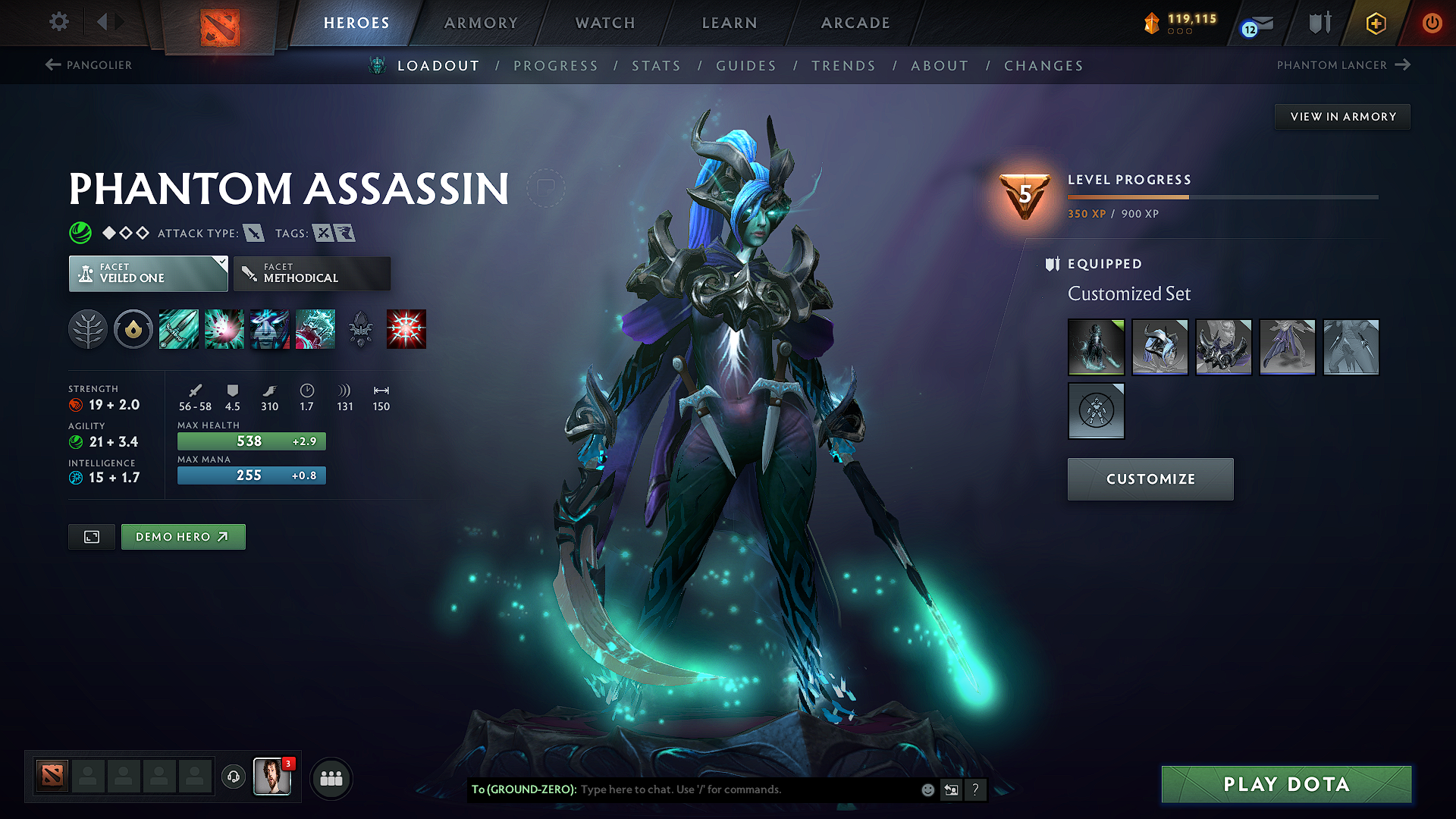Click the Customize button
This screenshot has height=819, width=1456.
pyautogui.click(x=1150, y=479)
